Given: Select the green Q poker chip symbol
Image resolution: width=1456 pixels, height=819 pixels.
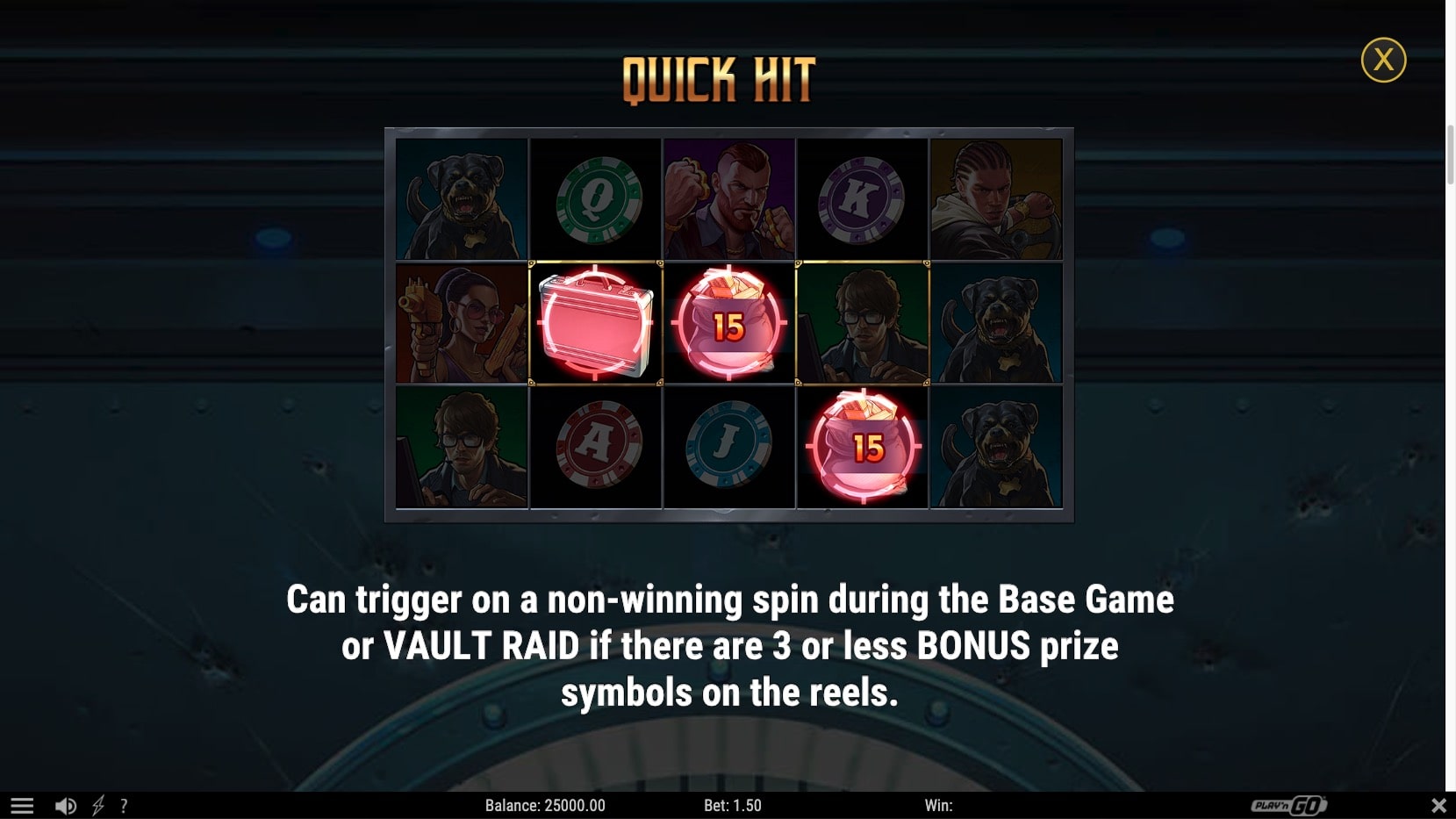Looking at the screenshot, I should click(x=596, y=198).
